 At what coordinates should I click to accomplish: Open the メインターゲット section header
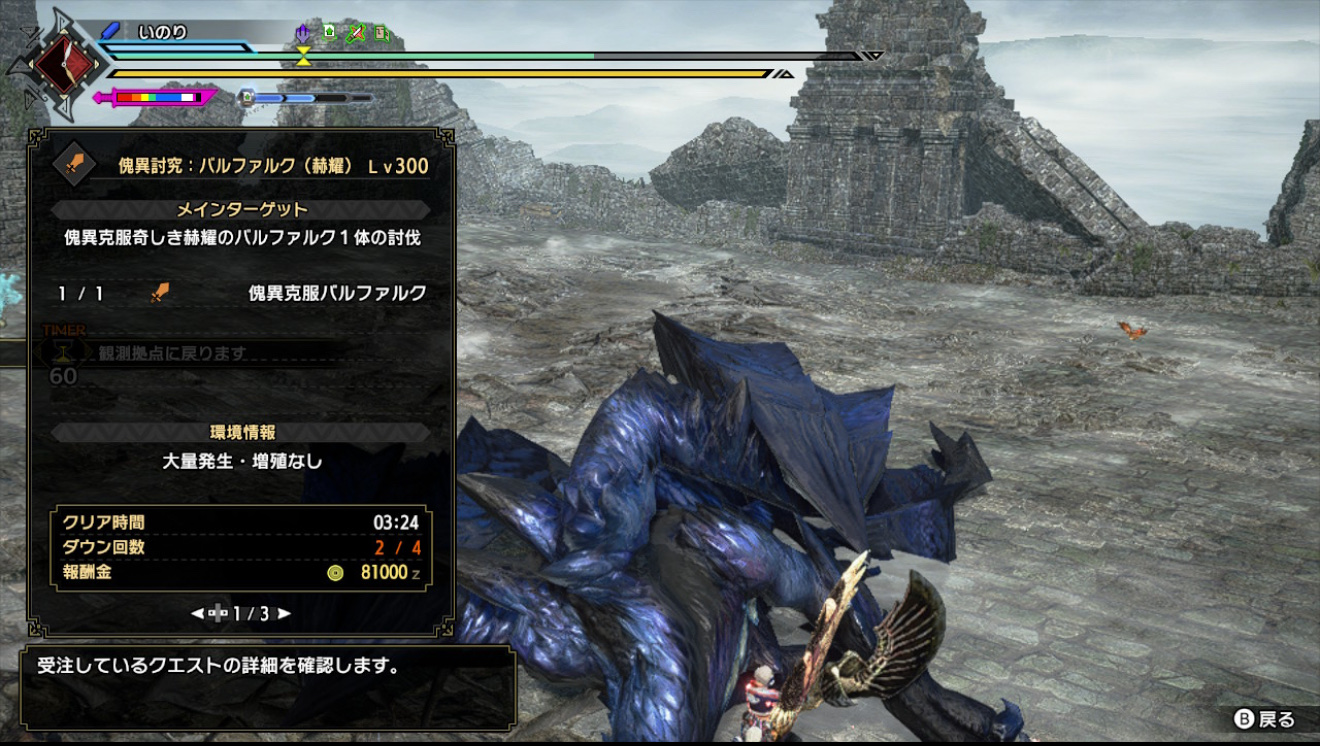(241, 210)
